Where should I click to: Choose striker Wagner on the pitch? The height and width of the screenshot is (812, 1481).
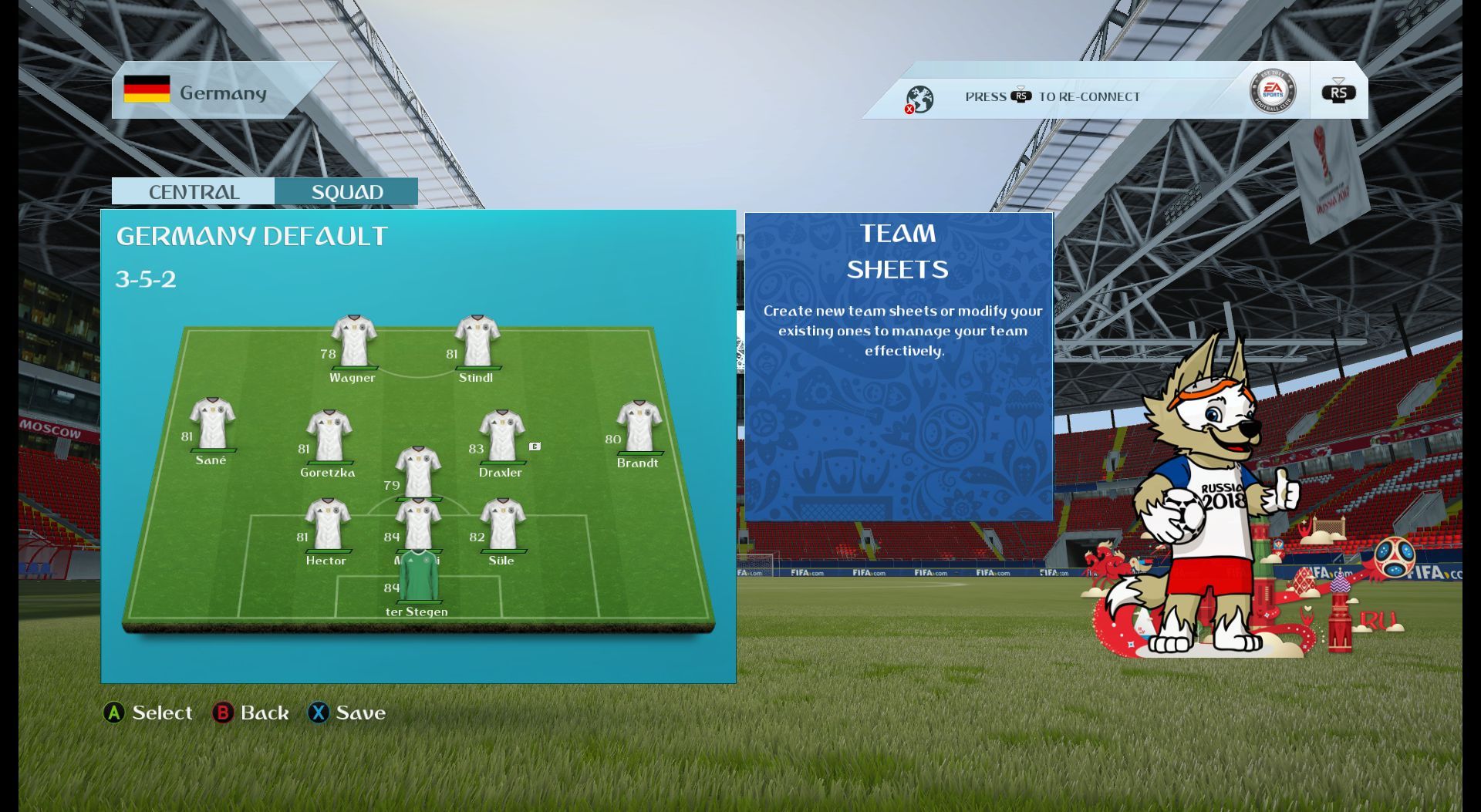click(x=354, y=342)
